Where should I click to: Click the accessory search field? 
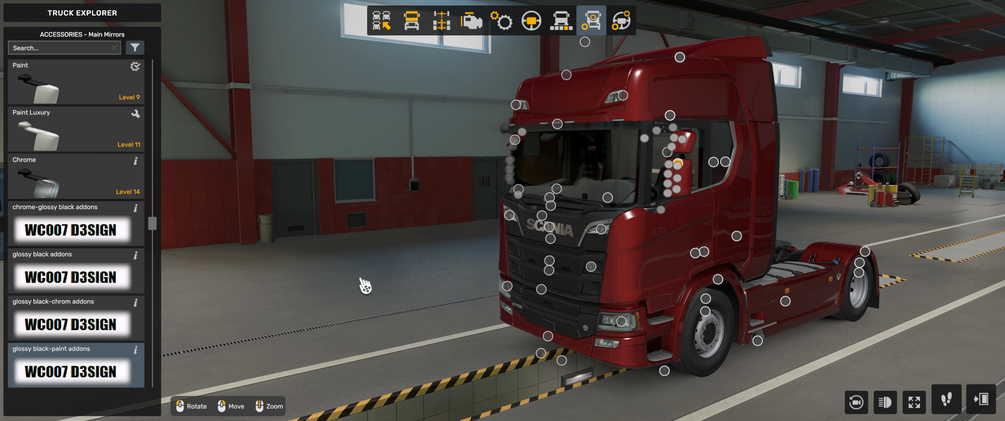pos(63,48)
